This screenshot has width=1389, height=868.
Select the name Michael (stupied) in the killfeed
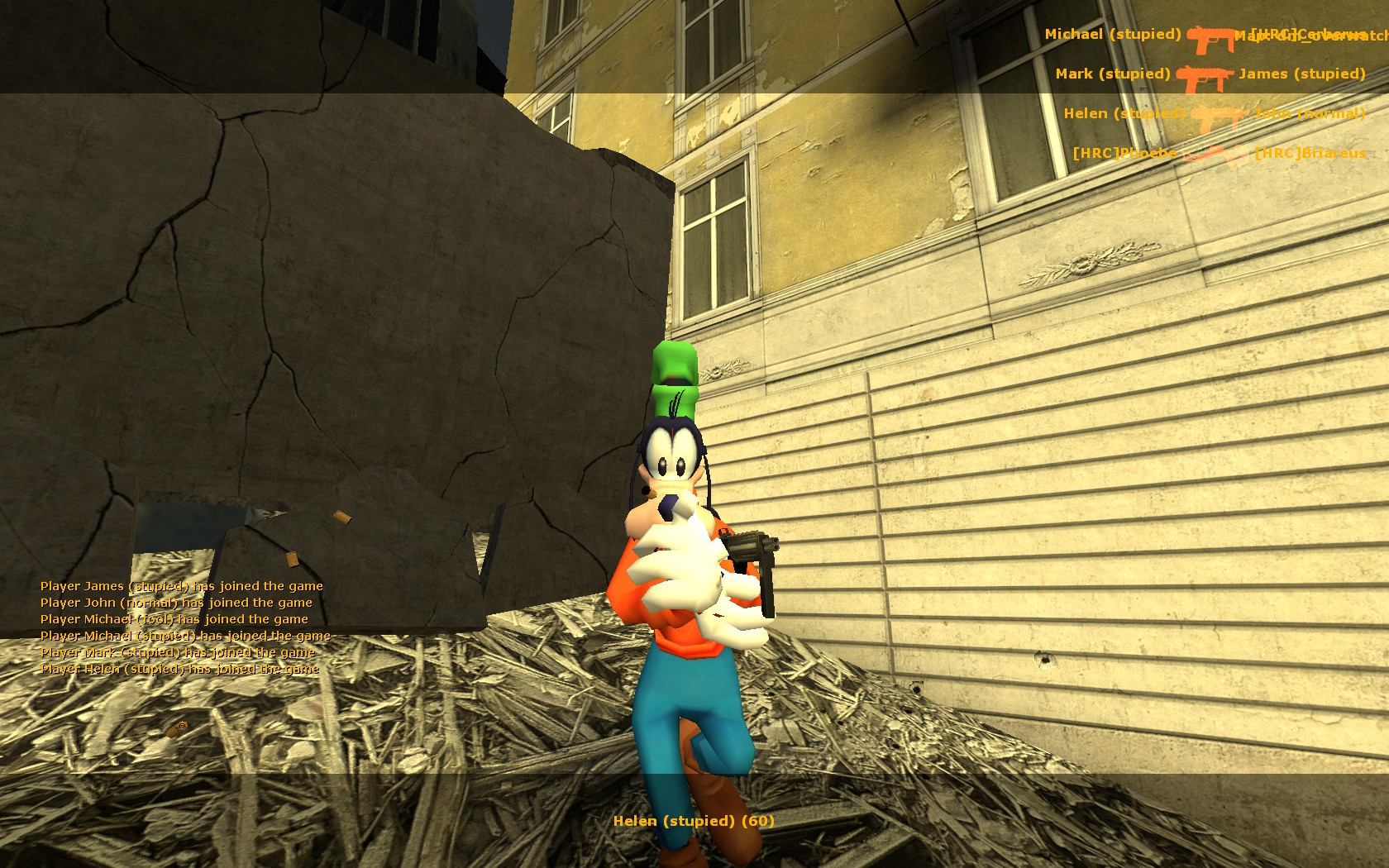(1112, 35)
